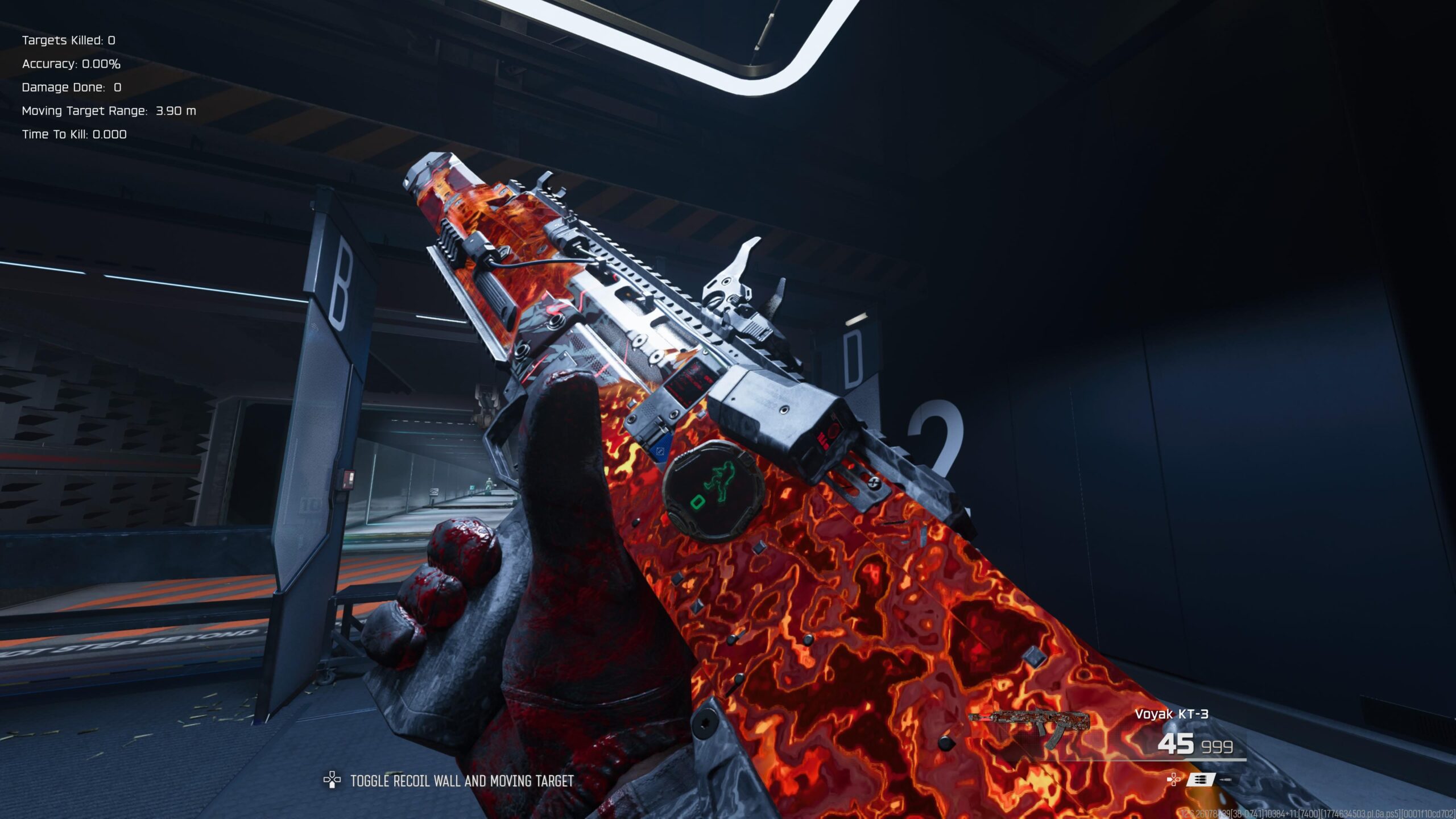
Task: Select the Voyak KT-3 weapon icon
Action: point(1028,726)
